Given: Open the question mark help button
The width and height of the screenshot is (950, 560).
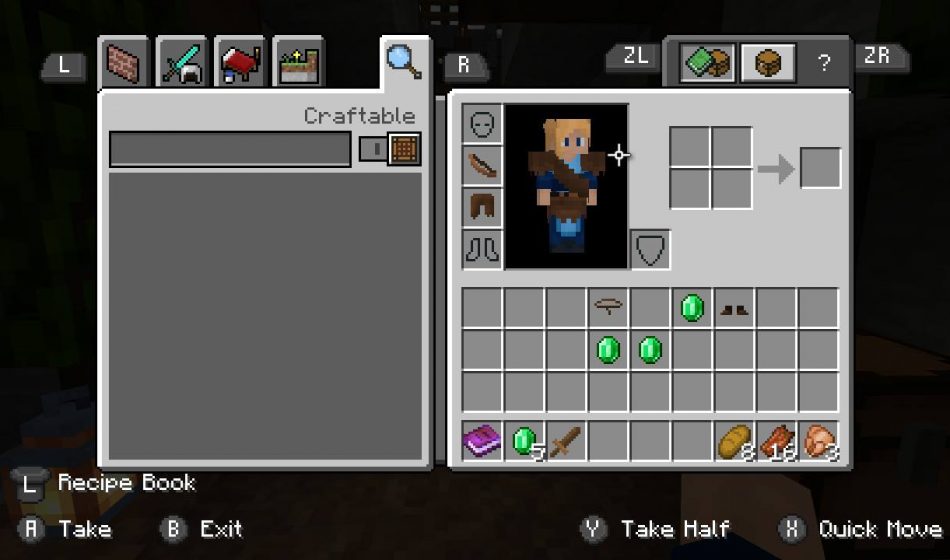Looking at the screenshot, I should (824, 63).
